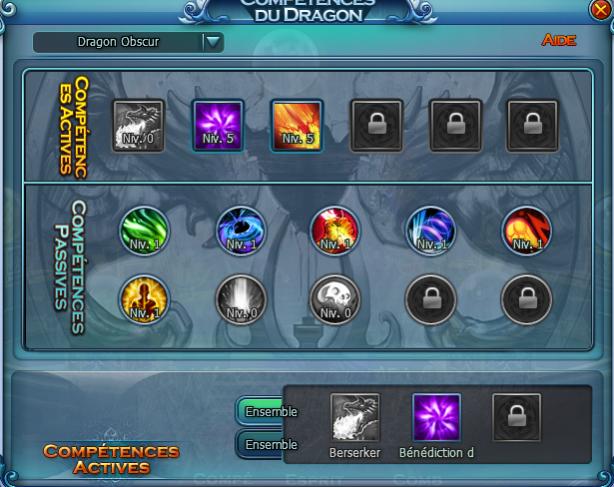Select the orange fire active skill at Niv. 5
Image resolution: width=614 pixels, height=487 pixels.
pyautogui.click(x=296, y=125)
